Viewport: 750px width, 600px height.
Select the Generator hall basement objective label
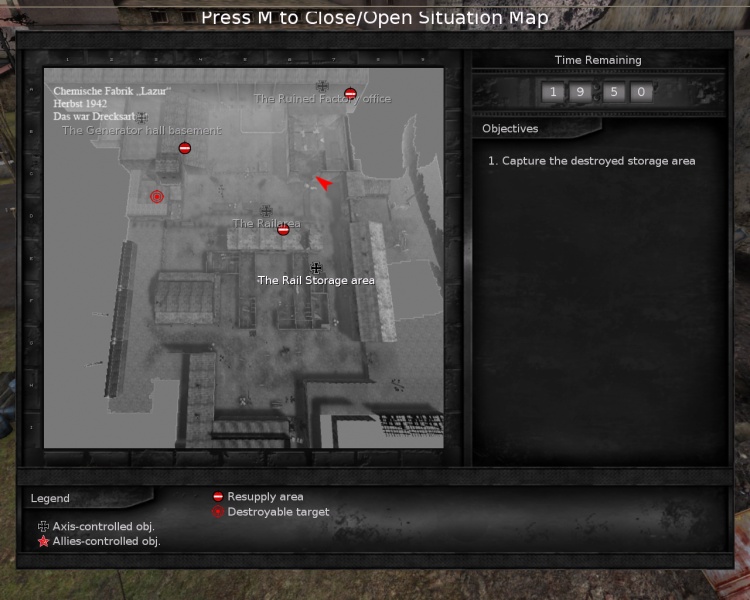[141, 130]
